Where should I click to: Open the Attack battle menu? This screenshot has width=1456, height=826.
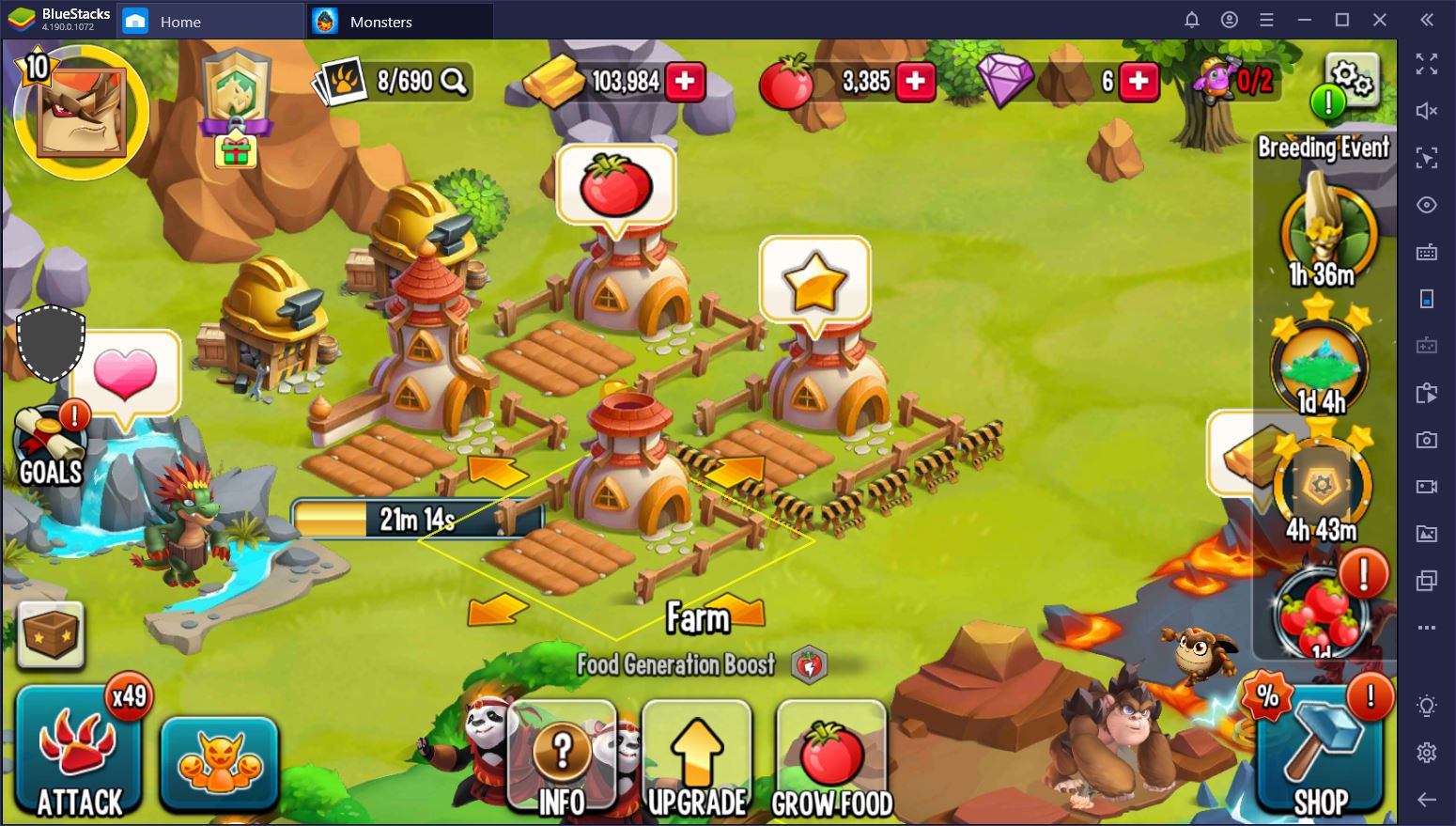pos(79,754)
